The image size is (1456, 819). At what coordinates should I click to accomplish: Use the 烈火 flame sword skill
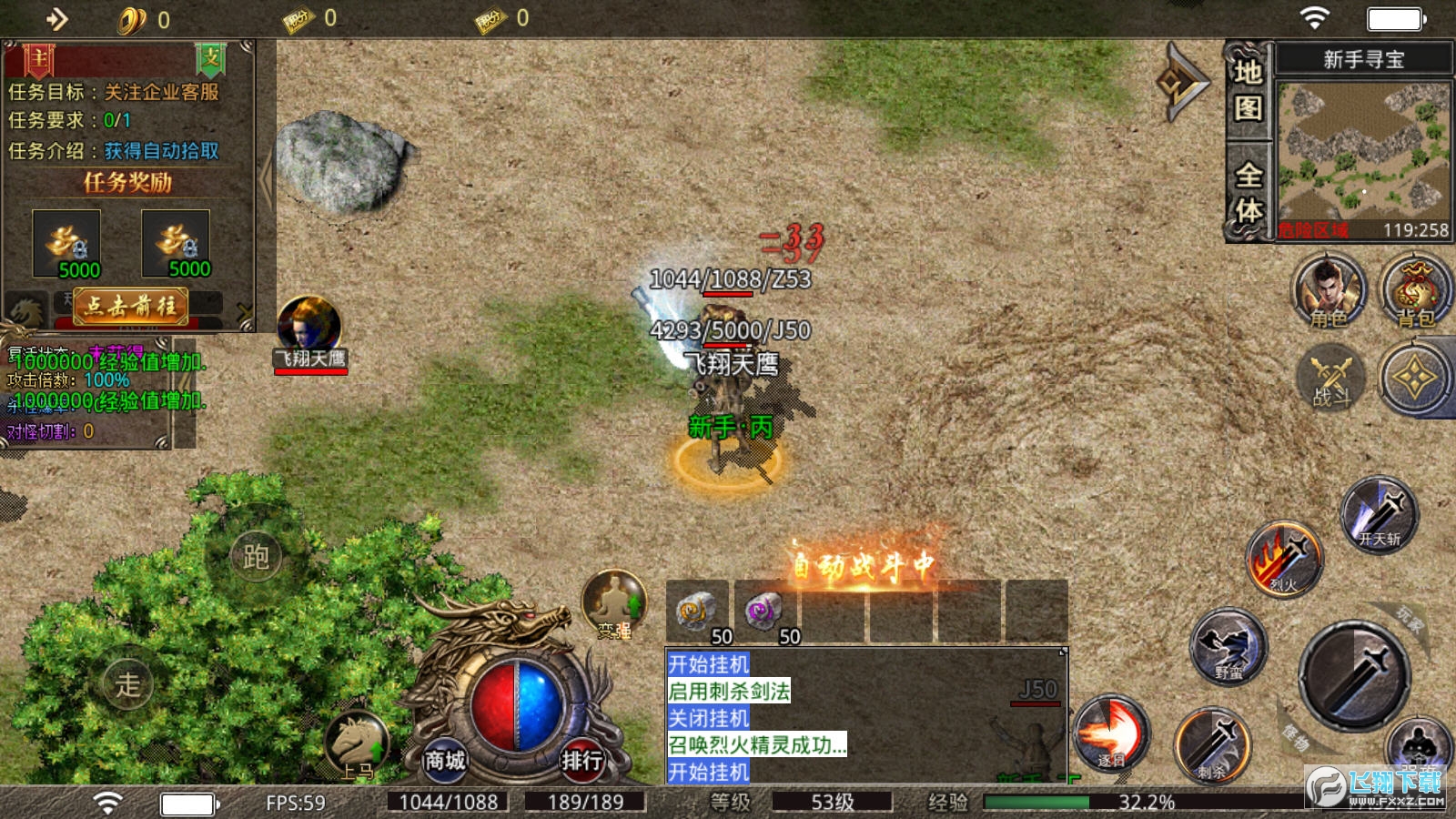point(1284,558)
